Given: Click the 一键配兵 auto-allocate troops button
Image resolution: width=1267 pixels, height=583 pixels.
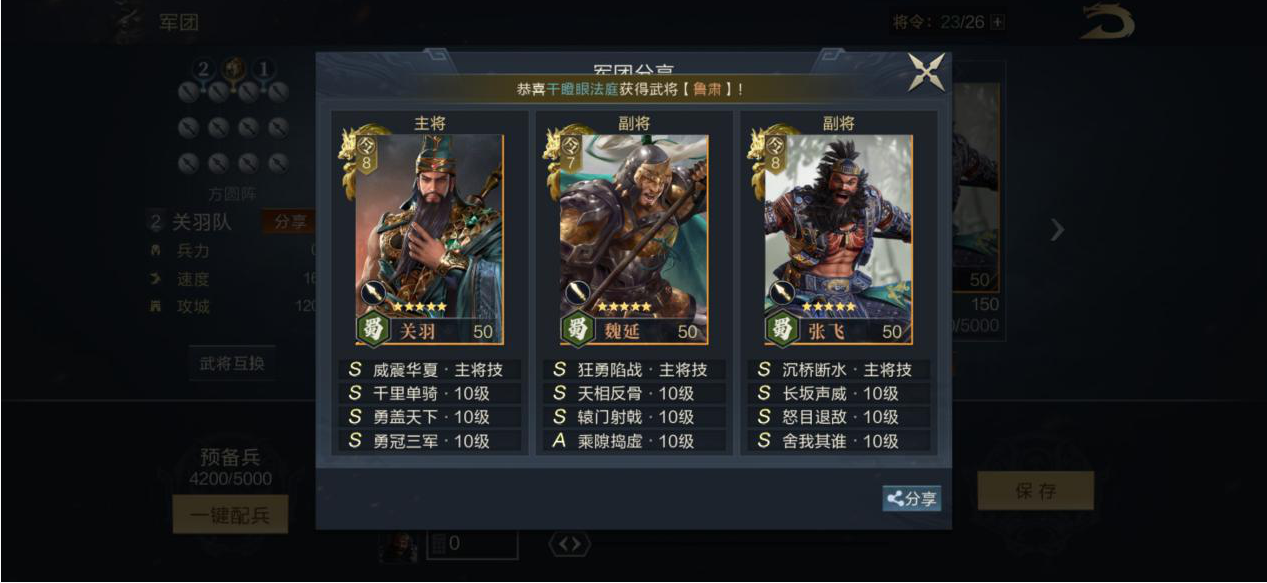Looking at the screenshot, I should (230, 515).
